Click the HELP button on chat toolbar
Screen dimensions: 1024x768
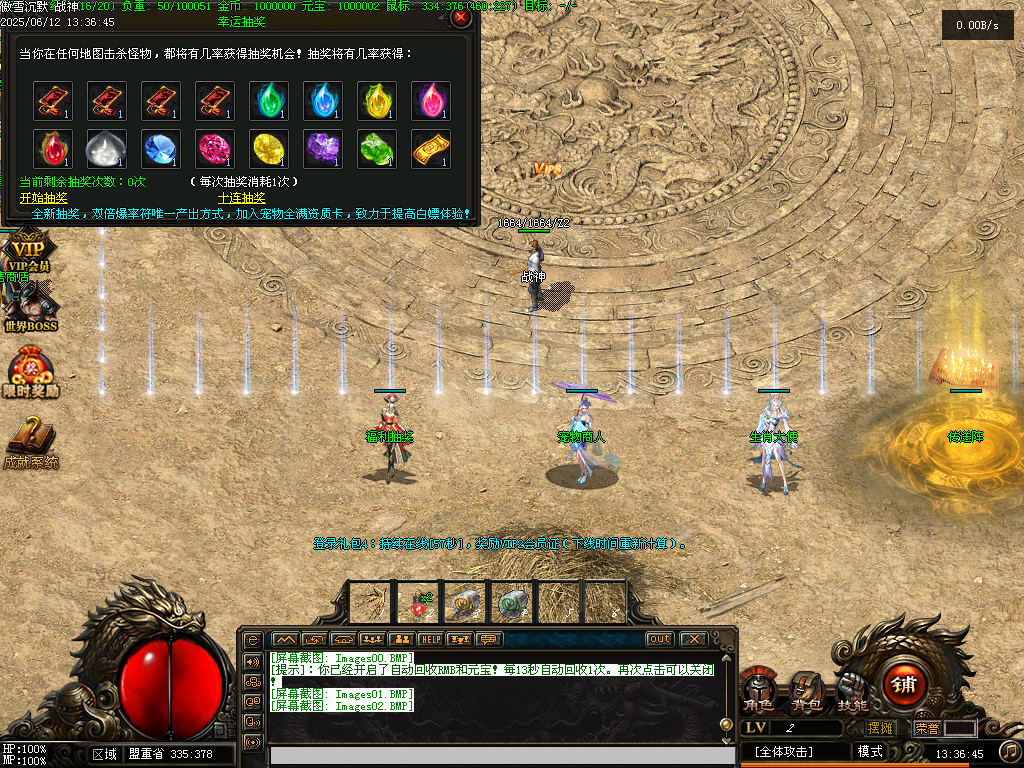pos(431,639)
